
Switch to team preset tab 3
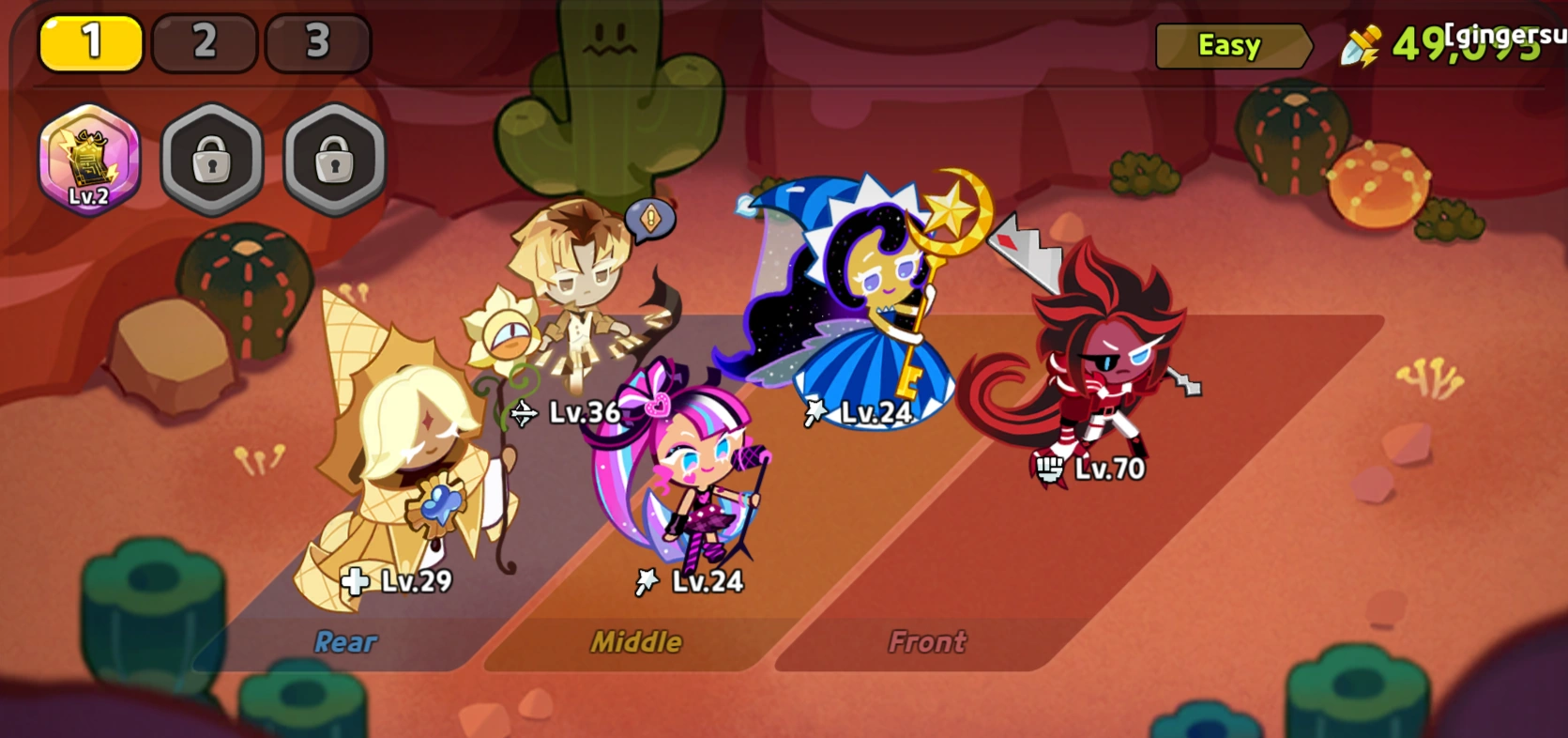click(x=319, y=40)
